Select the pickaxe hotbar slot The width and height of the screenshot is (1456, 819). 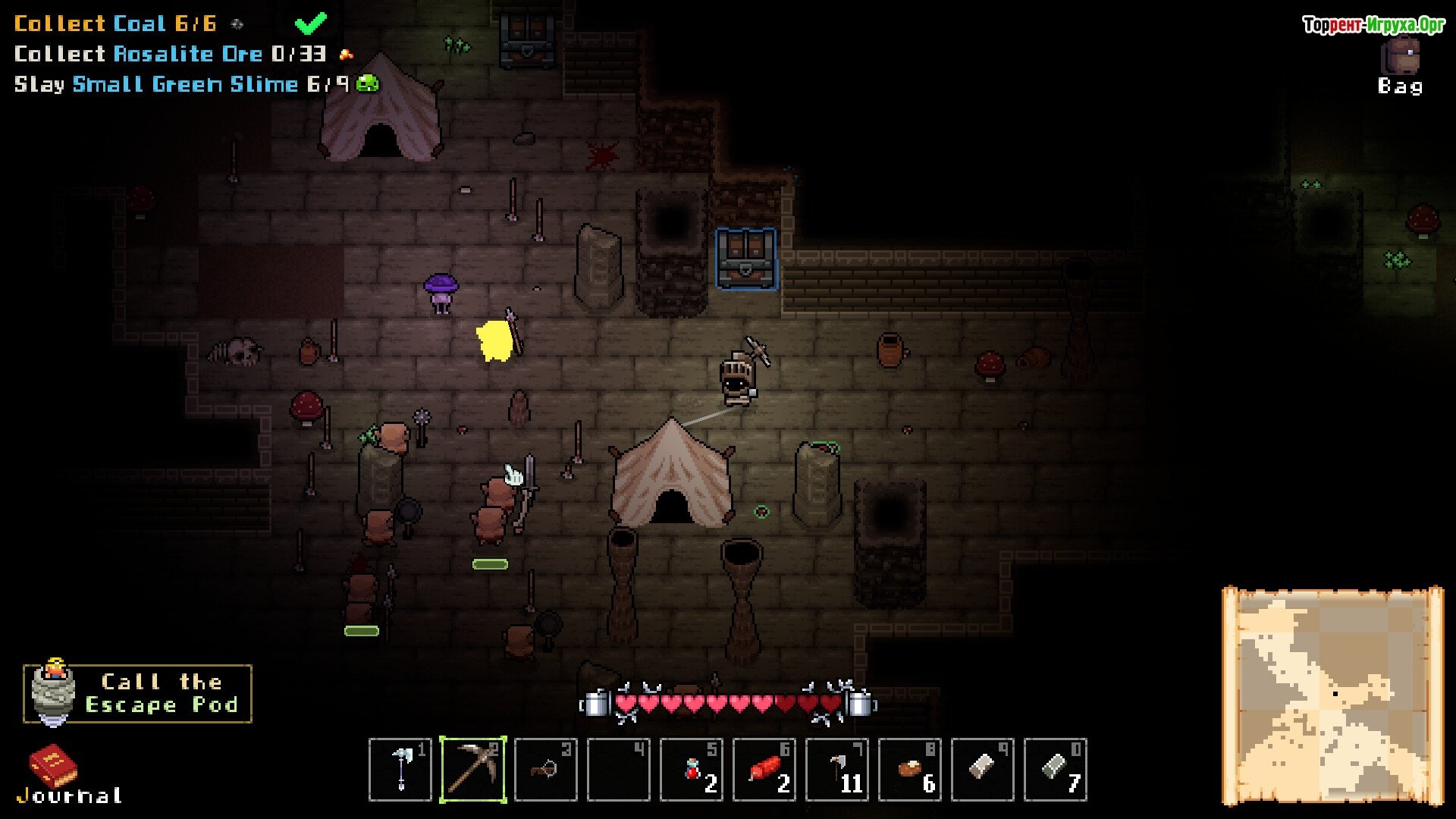pos(473,770)
